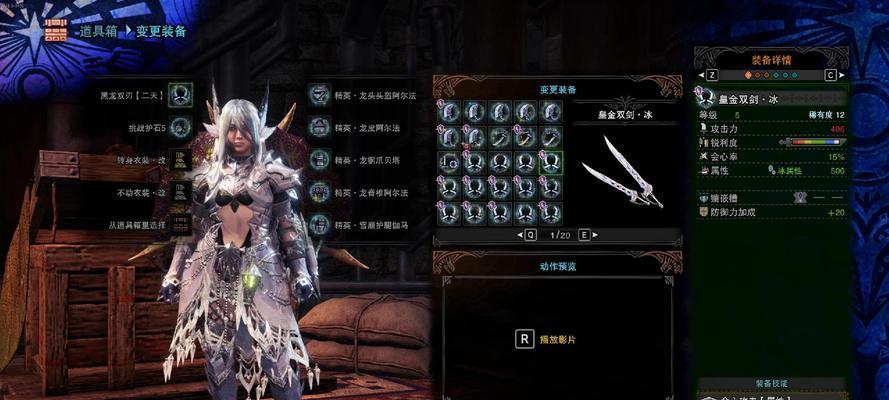Play the 播放影片 action preview video
The height and width of the screenshot is (400, 889).
pos(524,338)
